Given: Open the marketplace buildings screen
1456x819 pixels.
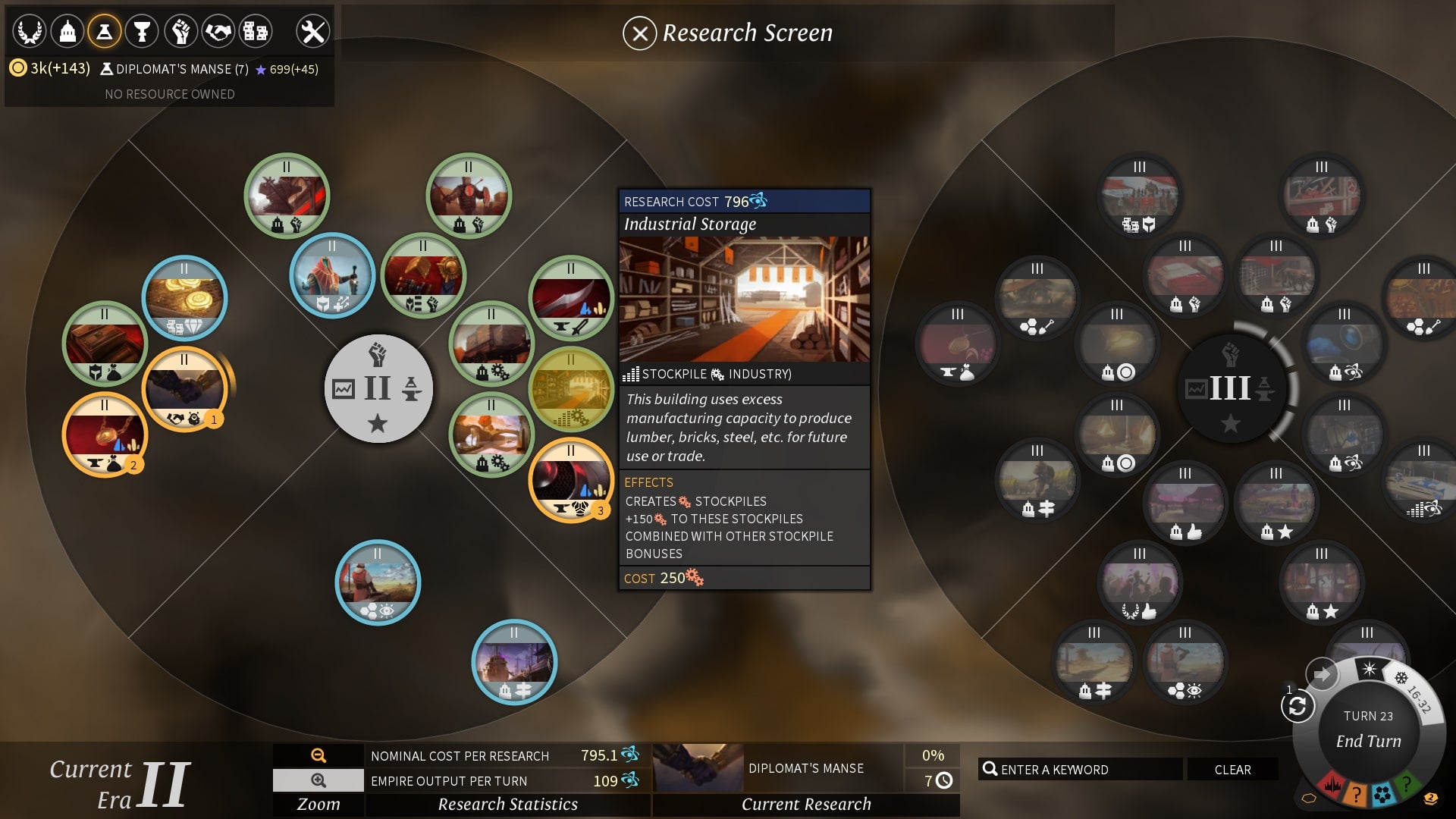Looking at the screenshot, I should point(255,30).
